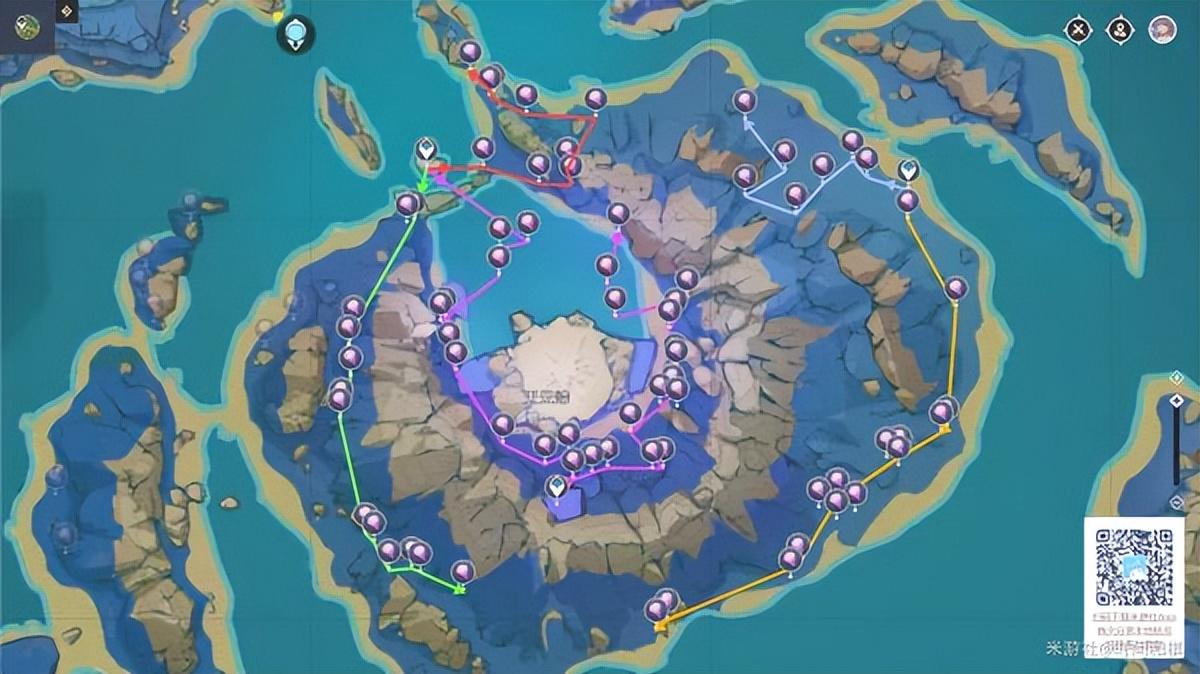The image size is (1200, 674).
Task: Select the waypoint on the purple square south of the lake
Action: [555, 488]
